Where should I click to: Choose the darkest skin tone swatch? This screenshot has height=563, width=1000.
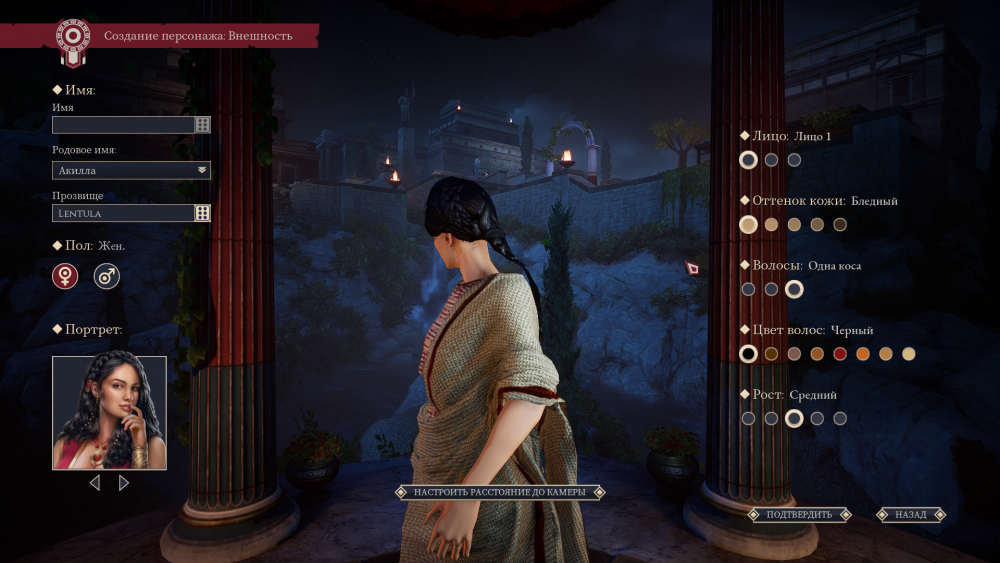(x=840, y=225)
